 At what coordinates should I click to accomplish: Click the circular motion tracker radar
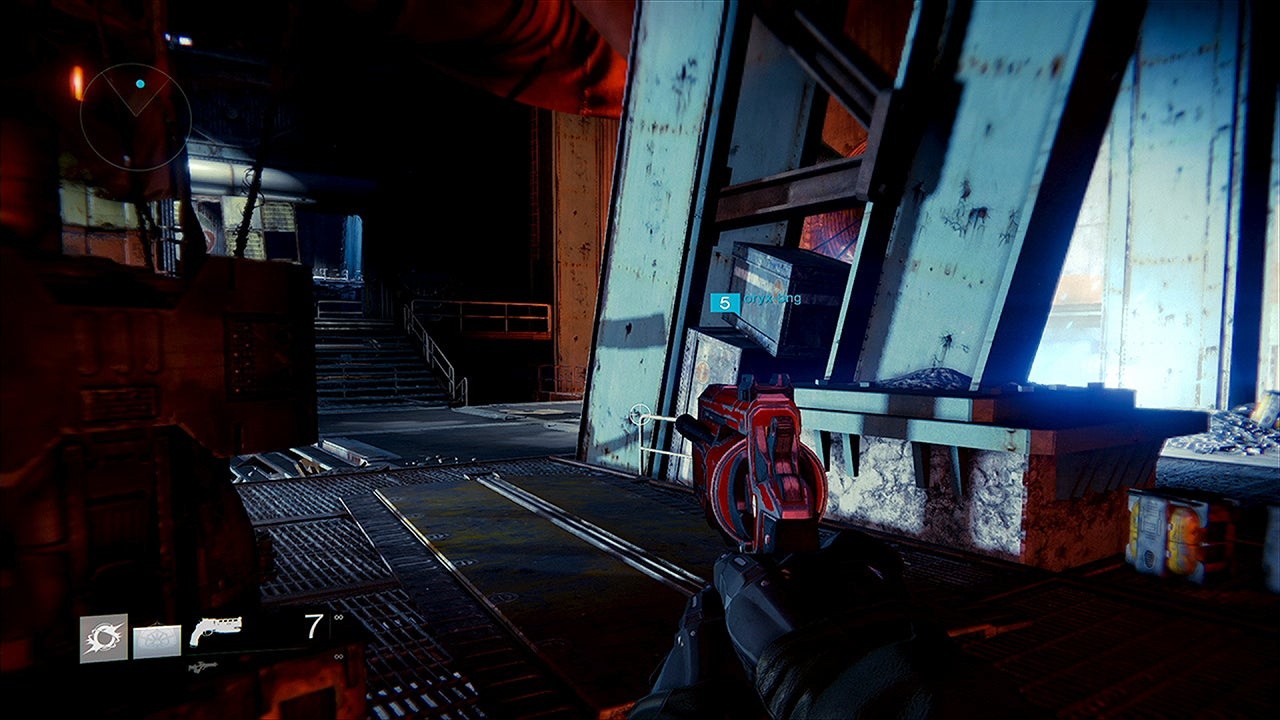(x=136, y=118)
